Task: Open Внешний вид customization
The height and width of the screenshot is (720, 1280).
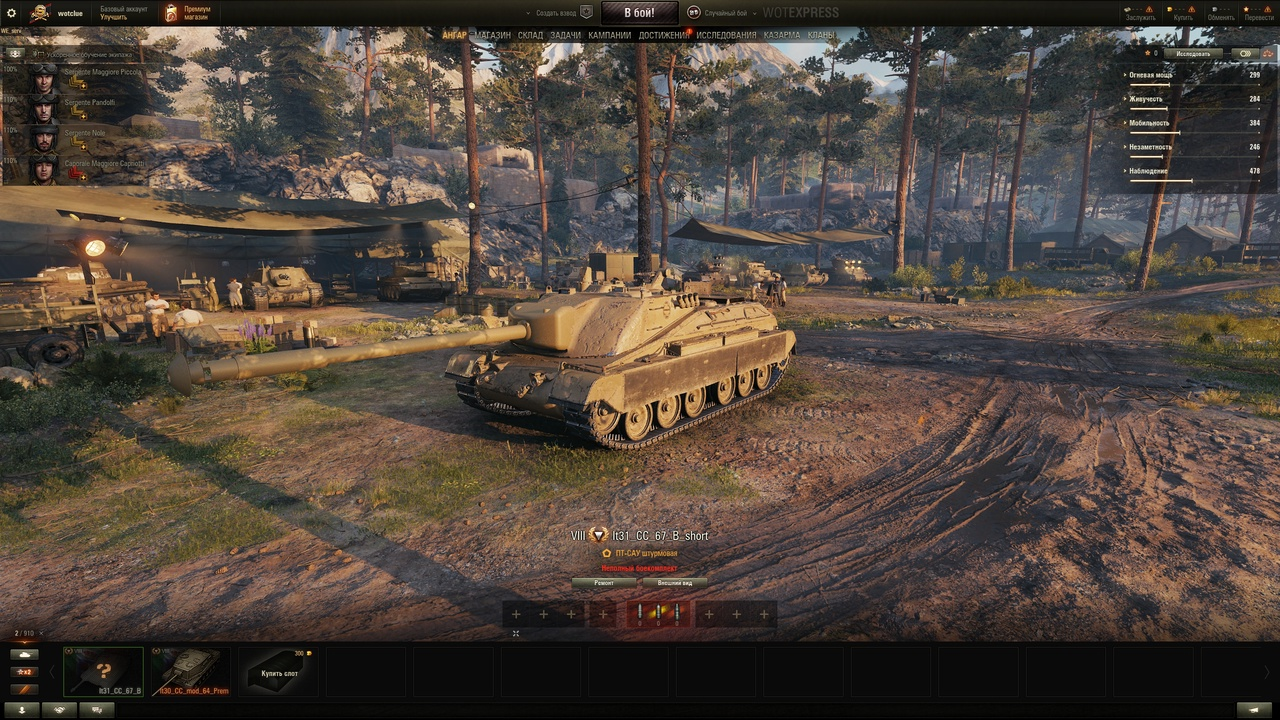Action: (675, 582)
